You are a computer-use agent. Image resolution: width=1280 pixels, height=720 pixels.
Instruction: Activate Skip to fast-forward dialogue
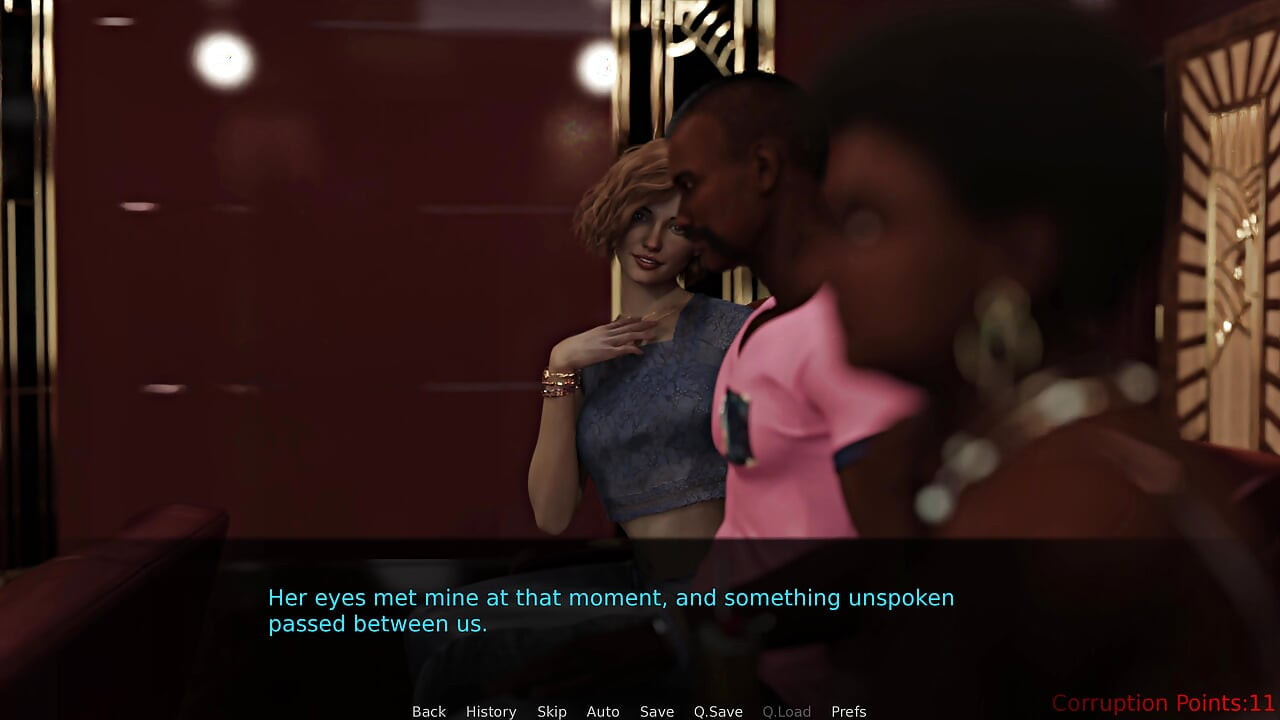point(552,711)
